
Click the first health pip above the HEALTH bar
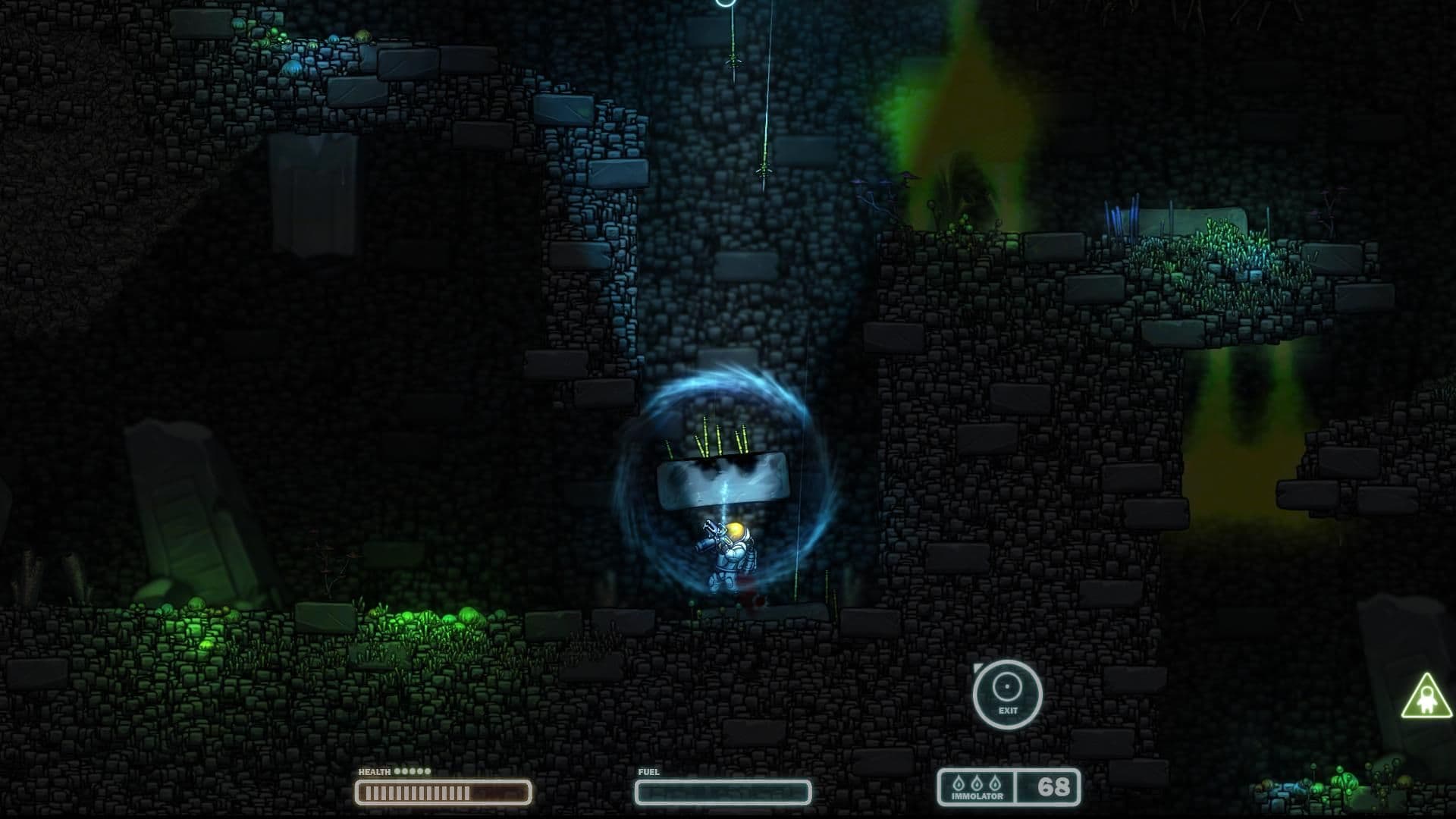point(397,772)
